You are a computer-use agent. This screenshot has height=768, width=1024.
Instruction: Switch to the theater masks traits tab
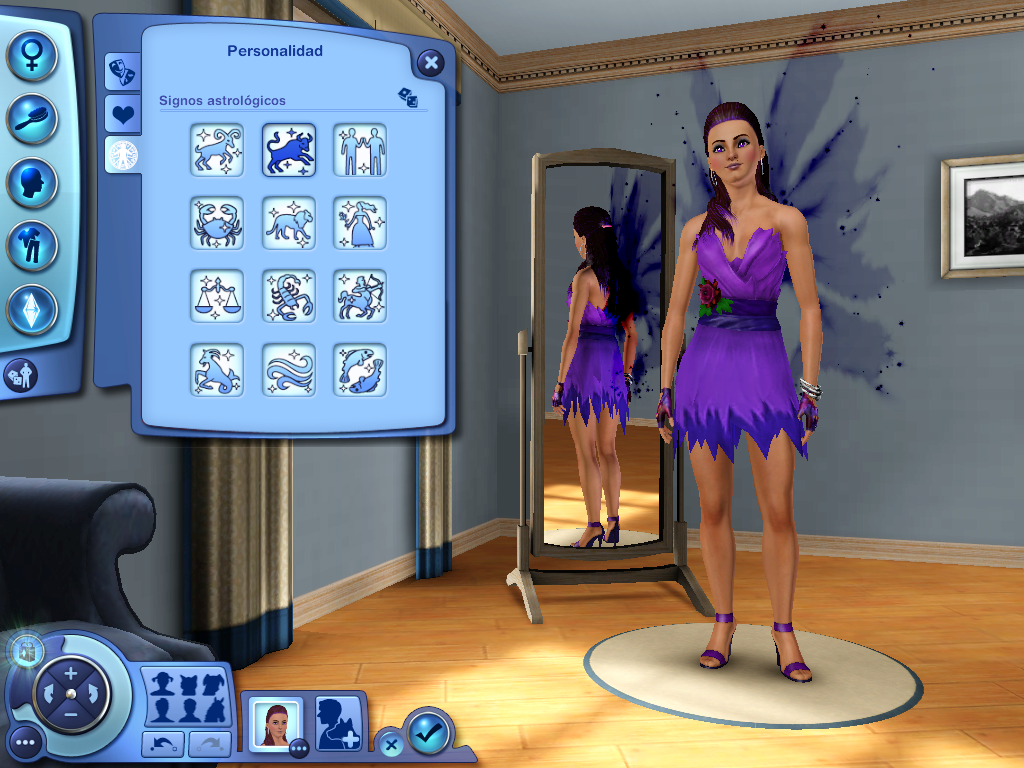[122, 71]
